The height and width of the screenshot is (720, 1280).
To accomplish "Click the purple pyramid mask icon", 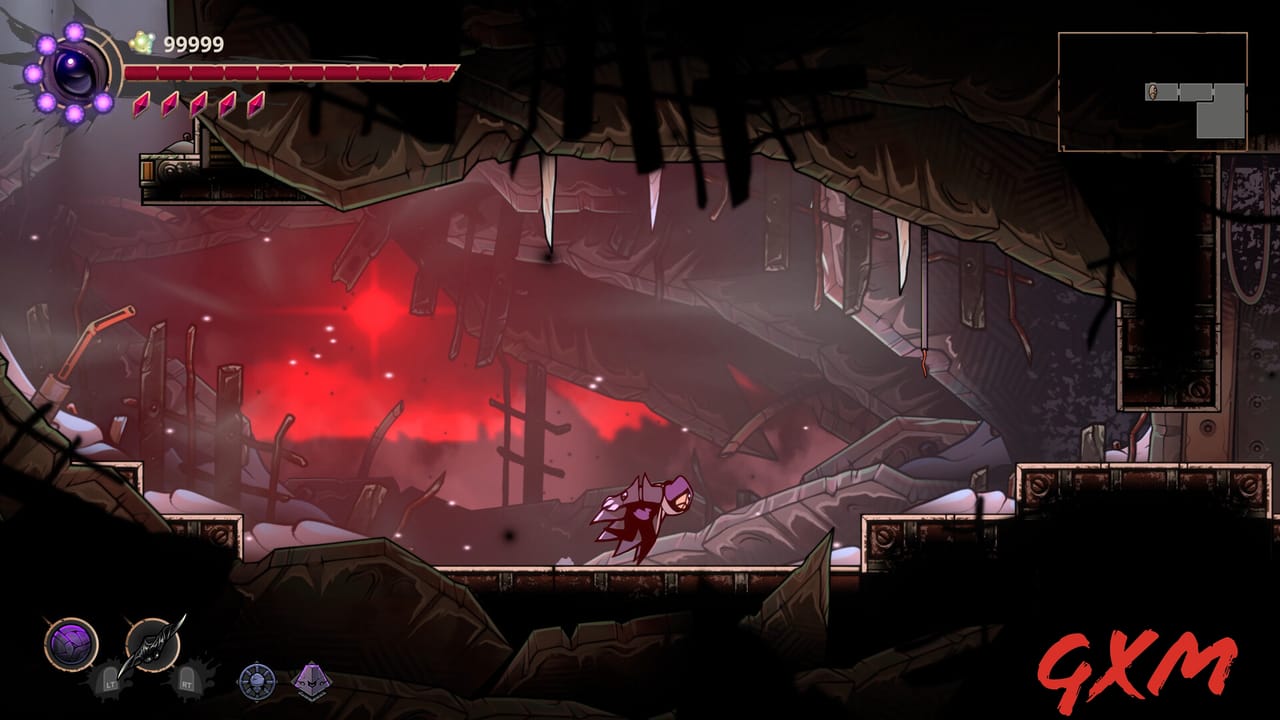I will (x=311, y=680).
